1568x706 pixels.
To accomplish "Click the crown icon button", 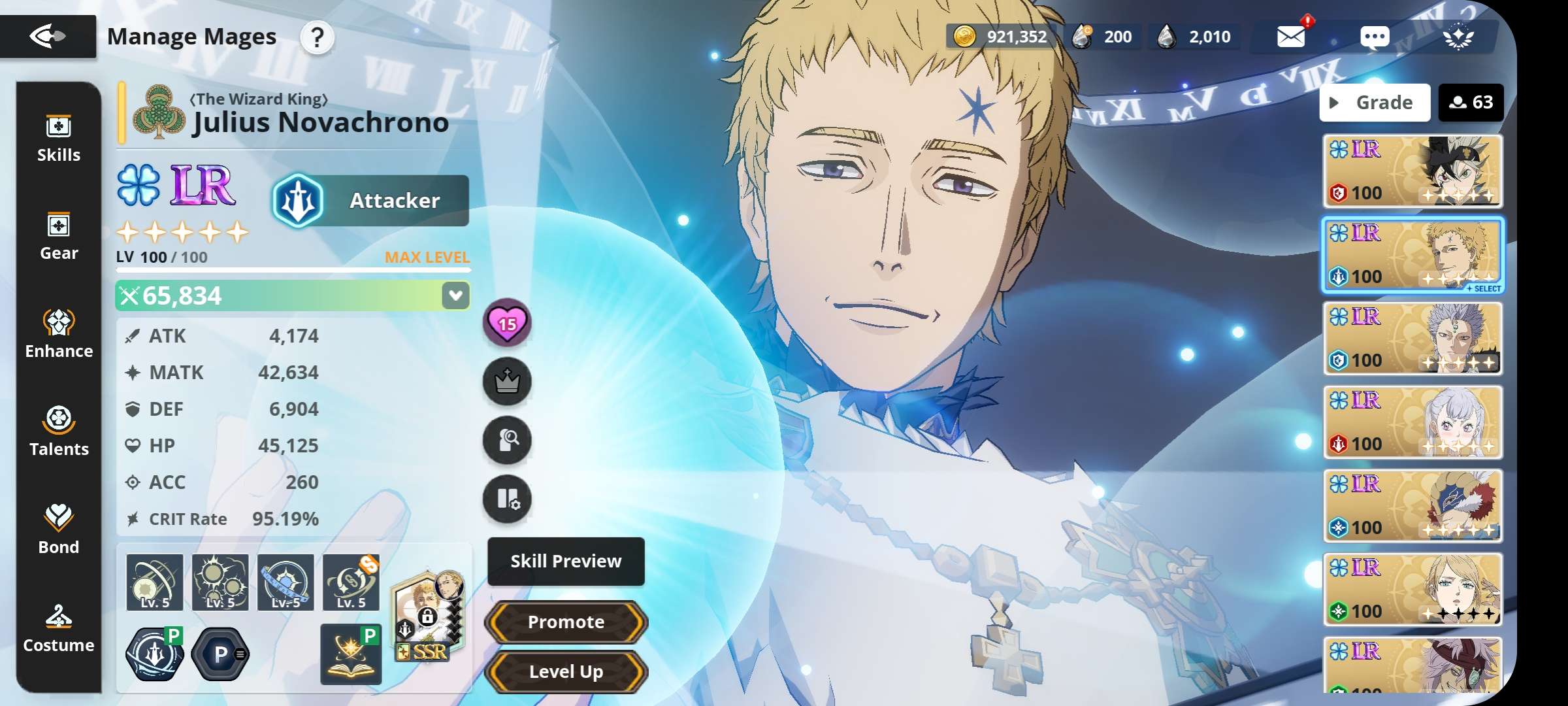I will point(507,381).
